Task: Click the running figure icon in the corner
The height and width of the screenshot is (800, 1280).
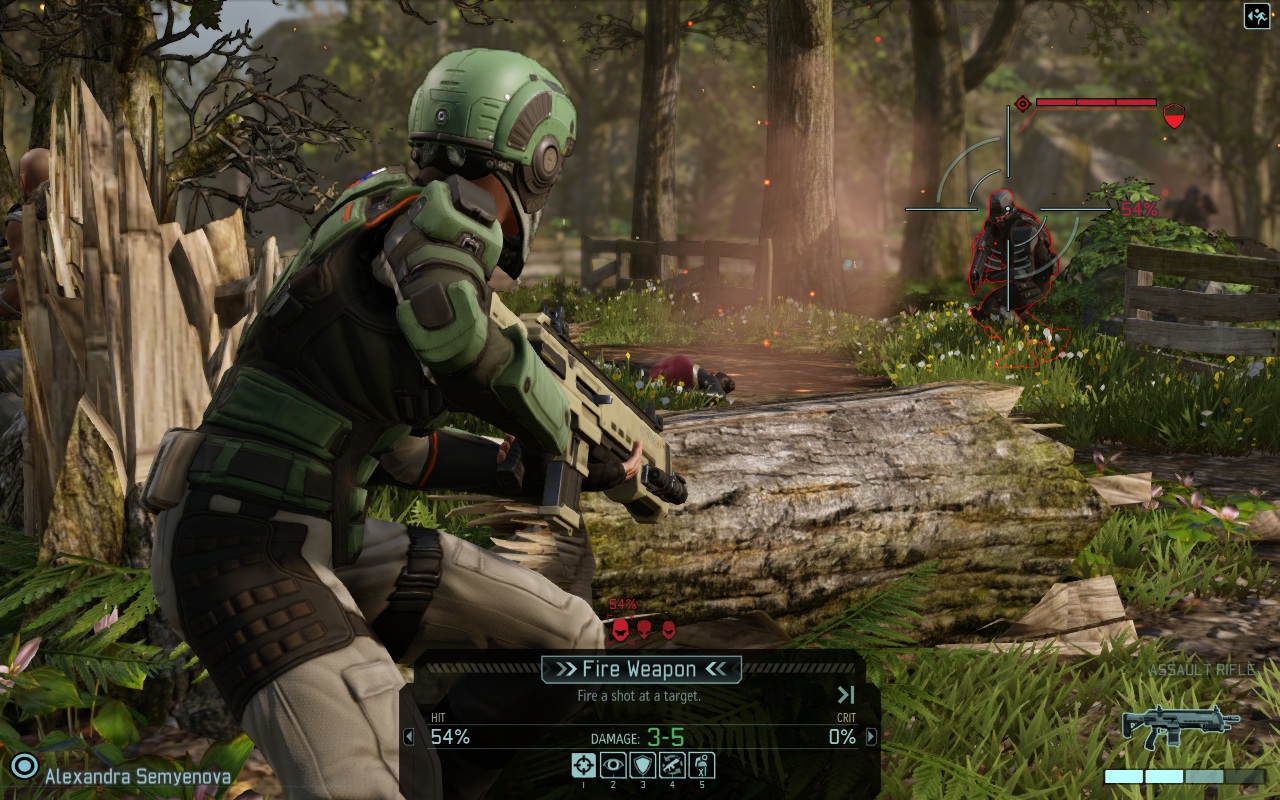Action: click(1257, 16)
